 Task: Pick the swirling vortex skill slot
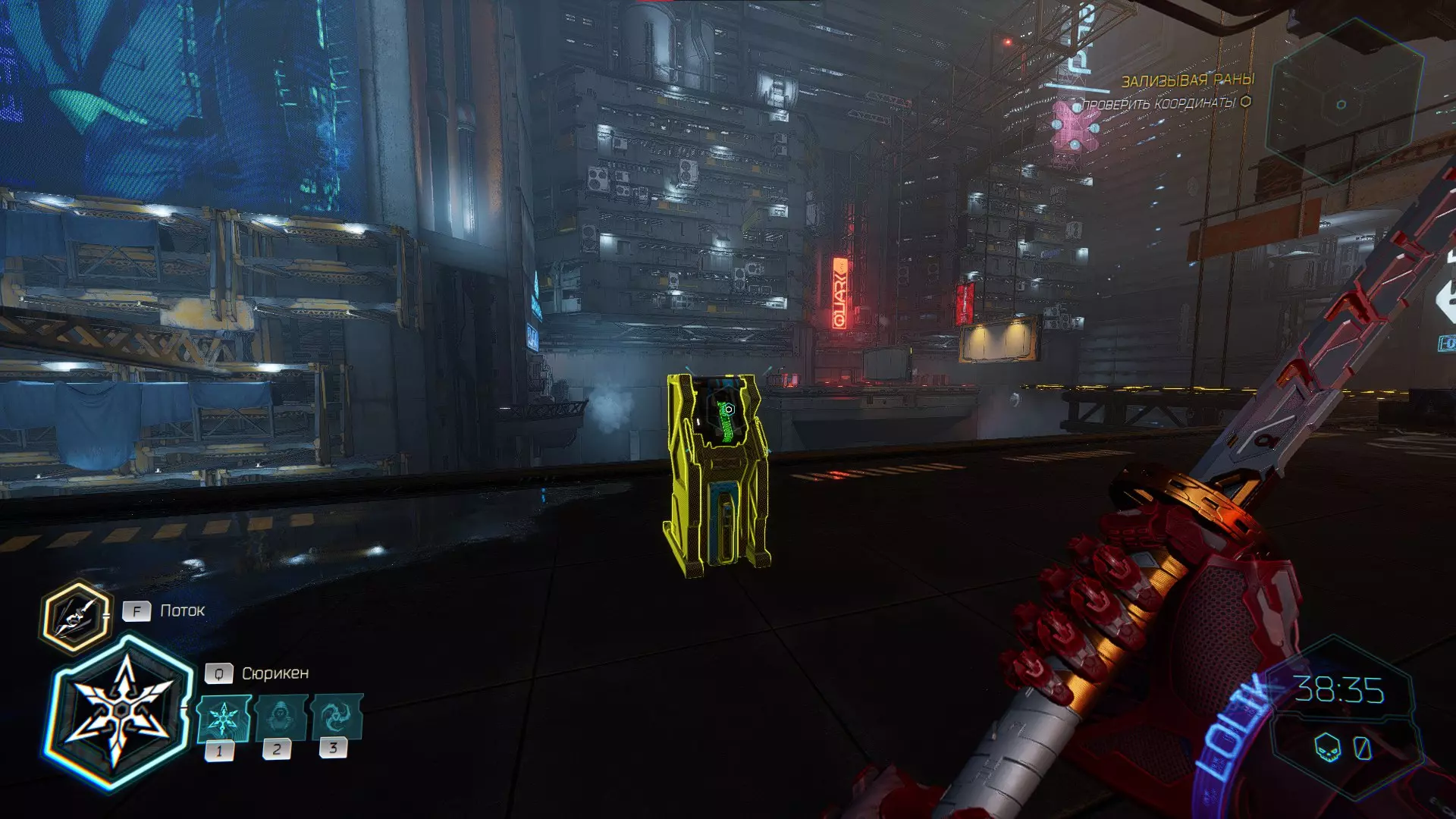click(335, 716)
